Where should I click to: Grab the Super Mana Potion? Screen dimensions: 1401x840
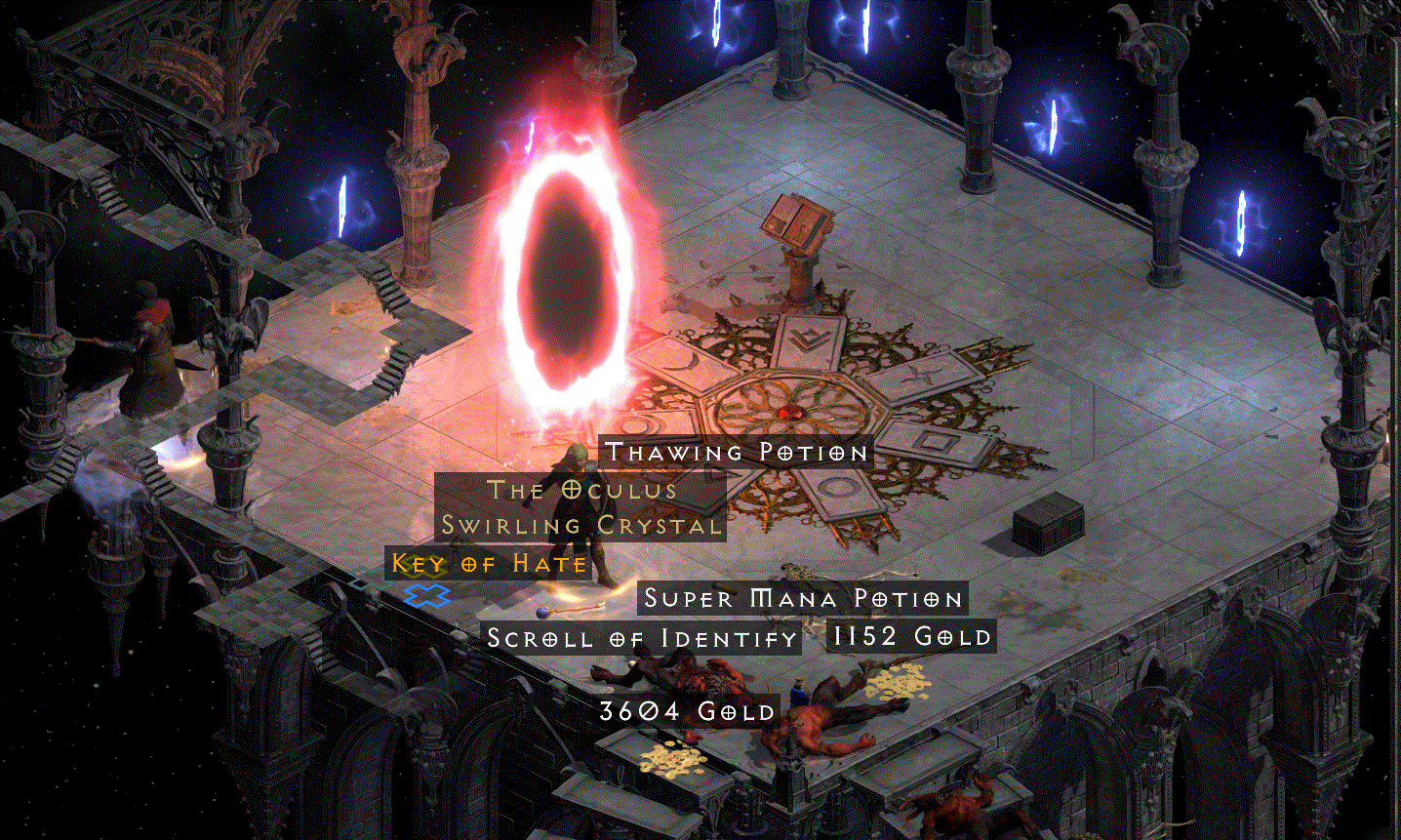[800, 598]
